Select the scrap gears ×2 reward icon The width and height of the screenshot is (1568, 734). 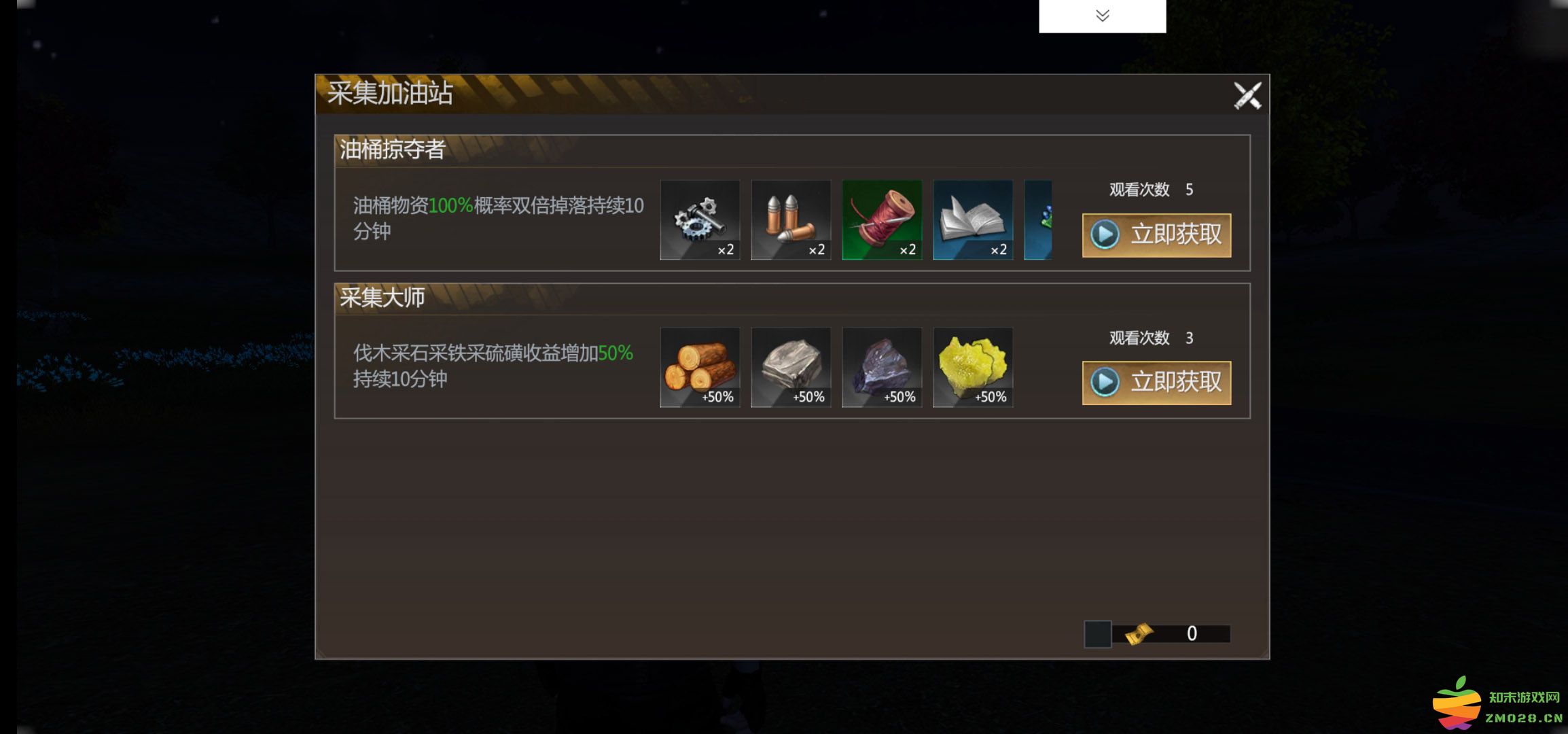pos(701,220)
